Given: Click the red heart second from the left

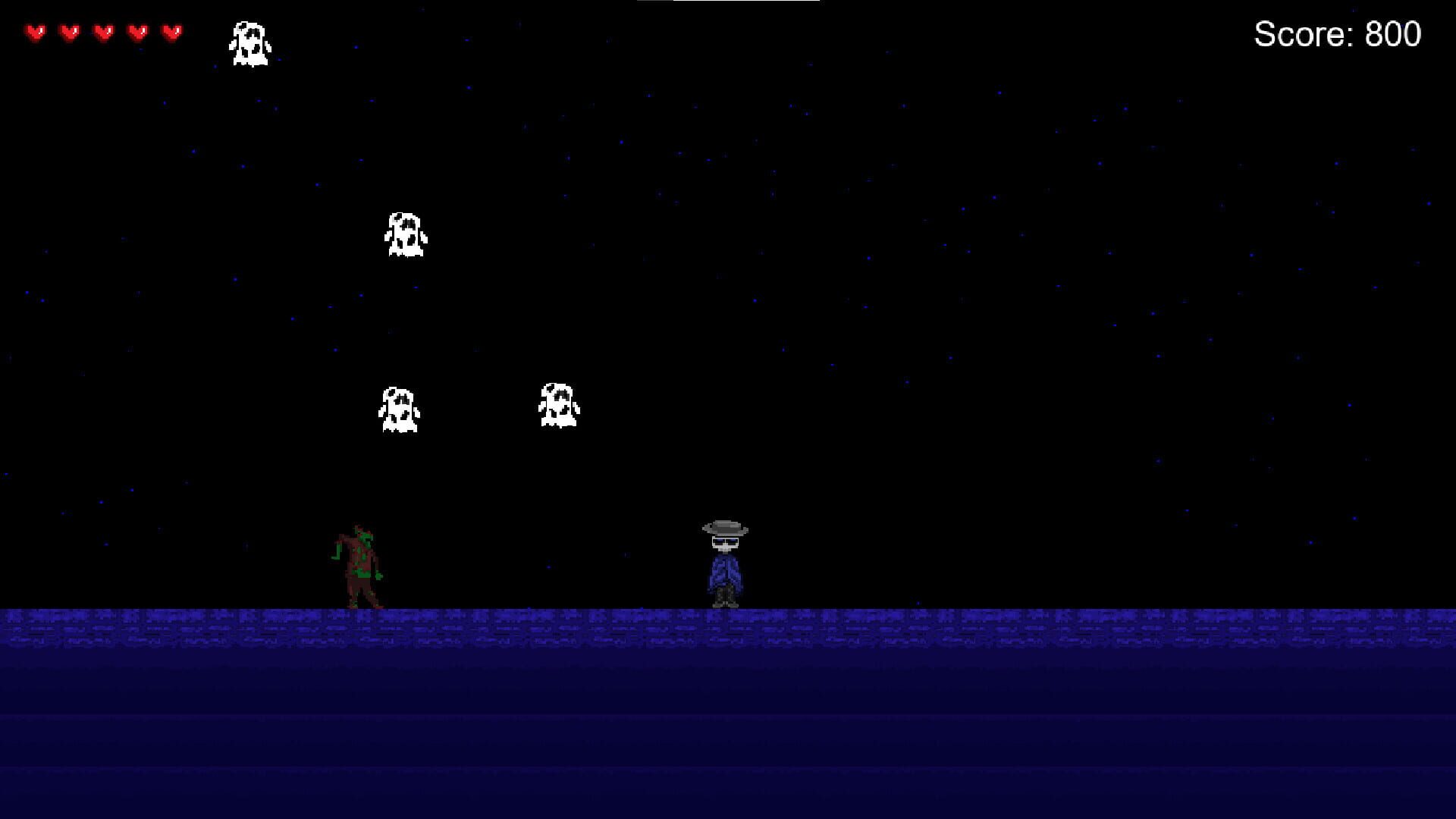Looking at the screenshot, I should 68,33.
